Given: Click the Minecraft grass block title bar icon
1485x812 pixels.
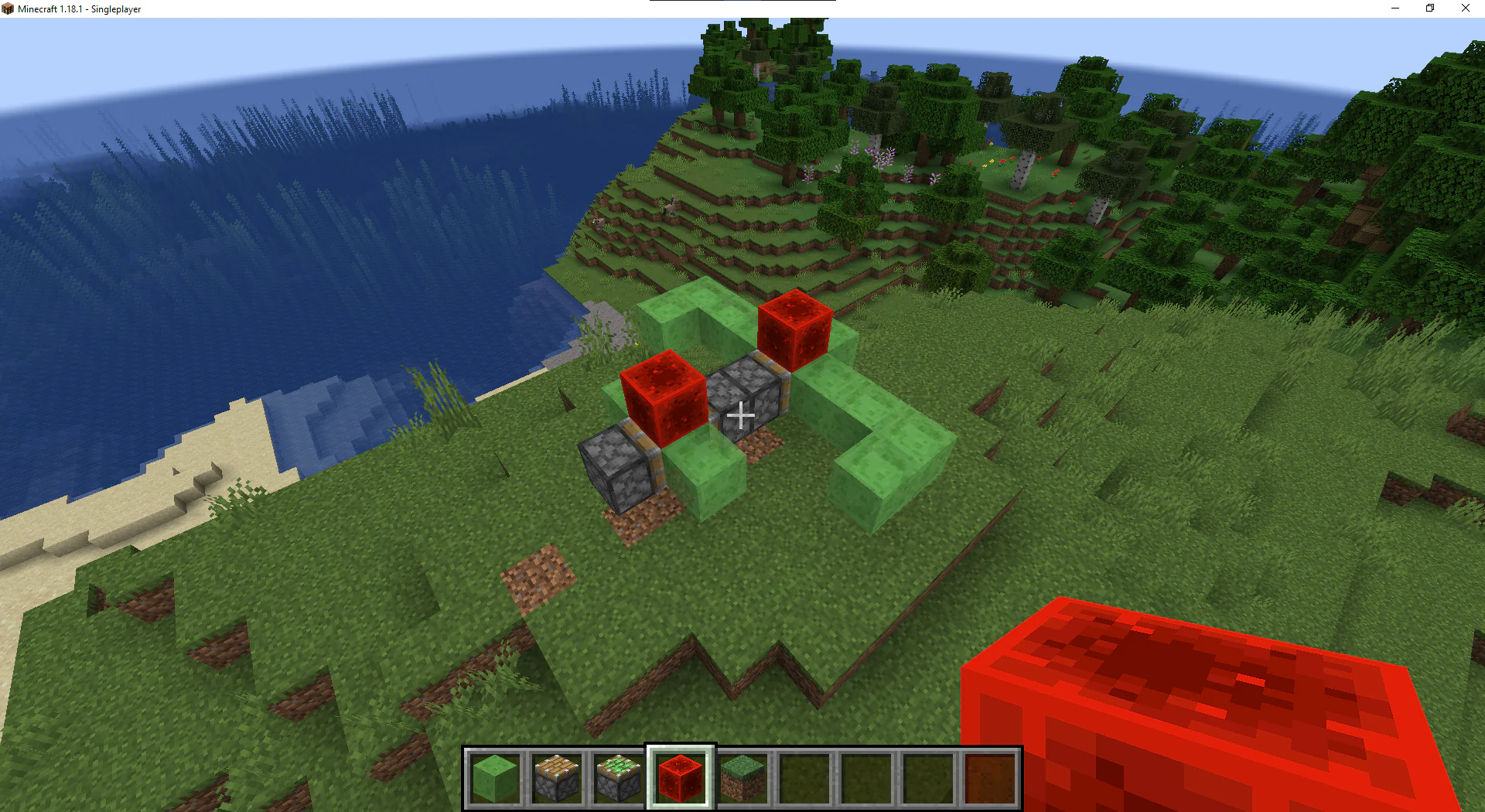Looking at the screenshot, I should coord(9,9).
